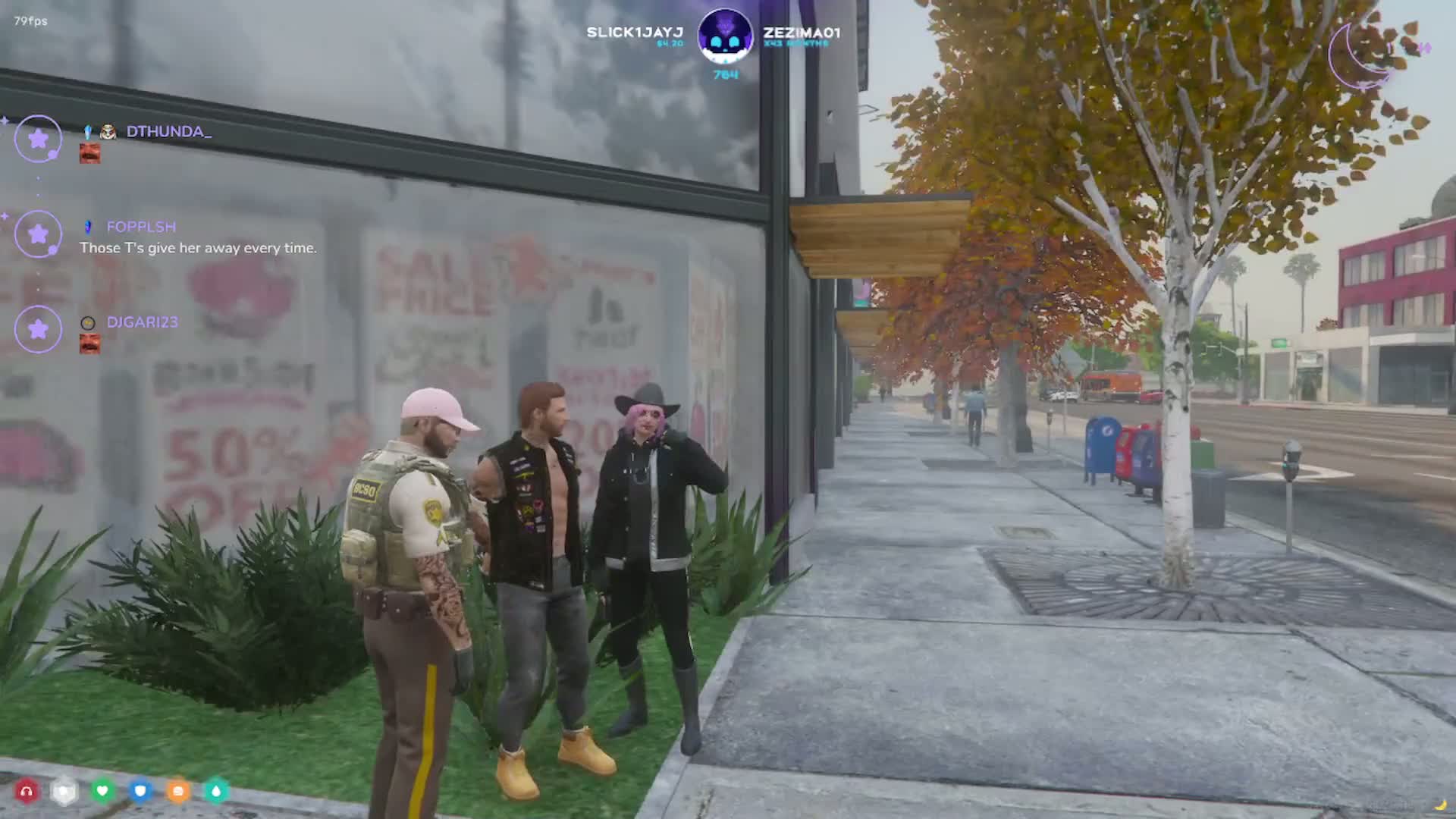Click the purple skull stream avatar
The image size is (1456, 819).
[x=724, y=36]
